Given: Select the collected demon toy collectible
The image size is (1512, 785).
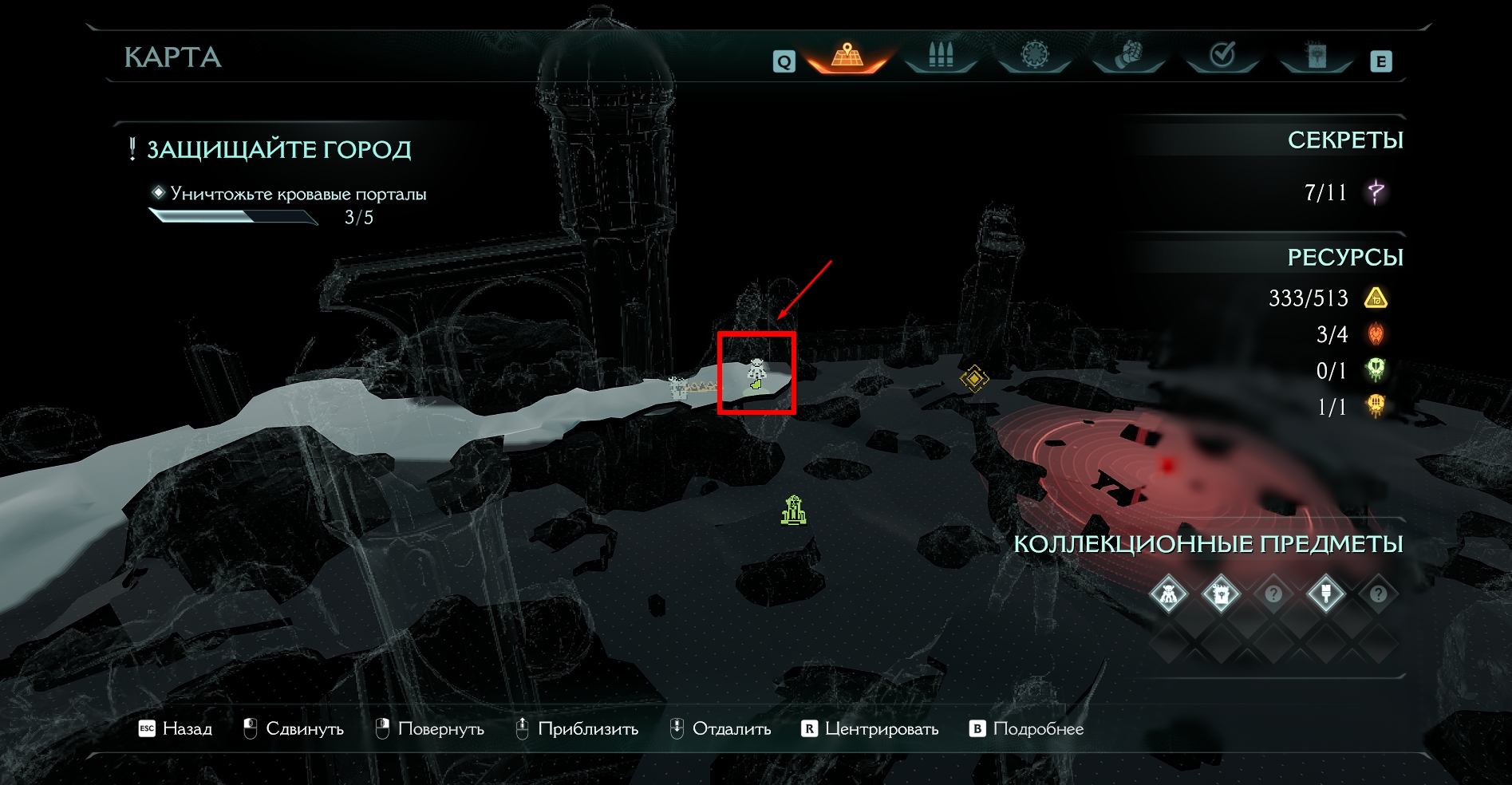Looking at the screenshot, I should 1169,594.
